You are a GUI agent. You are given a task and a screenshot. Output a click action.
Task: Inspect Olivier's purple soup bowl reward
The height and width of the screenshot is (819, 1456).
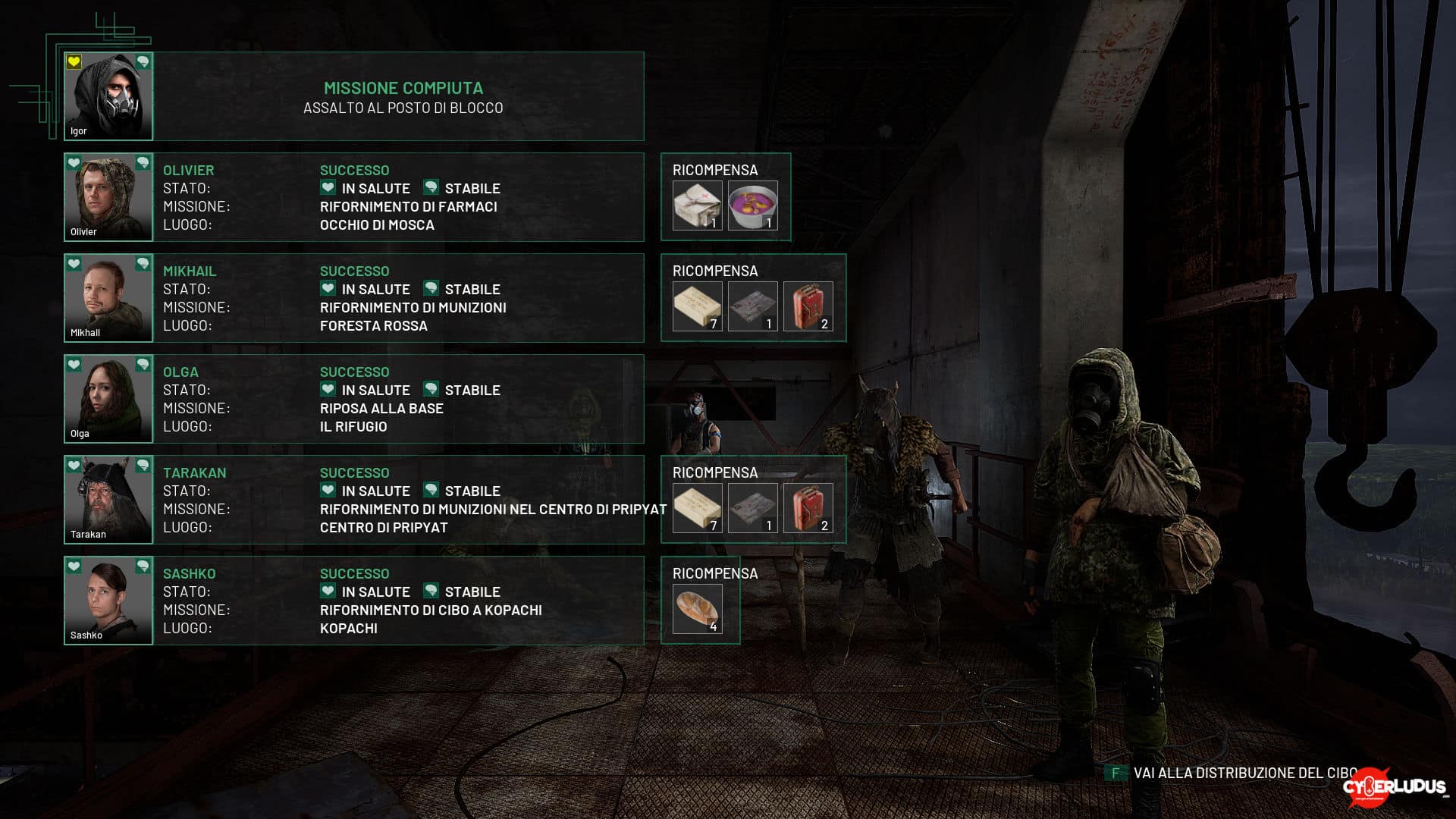(x=752, y=205)
